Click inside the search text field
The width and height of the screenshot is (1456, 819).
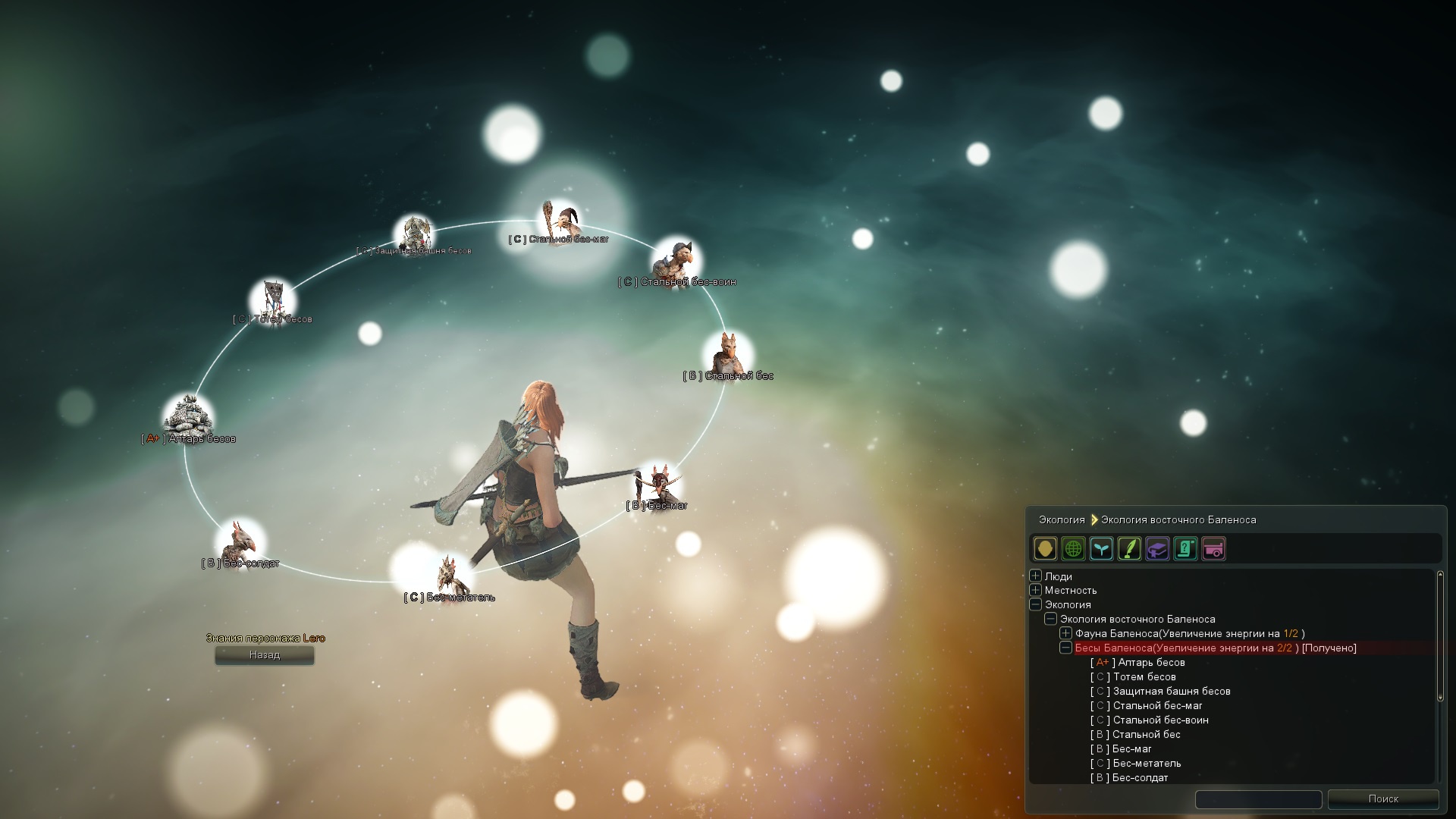point(1259,799)
